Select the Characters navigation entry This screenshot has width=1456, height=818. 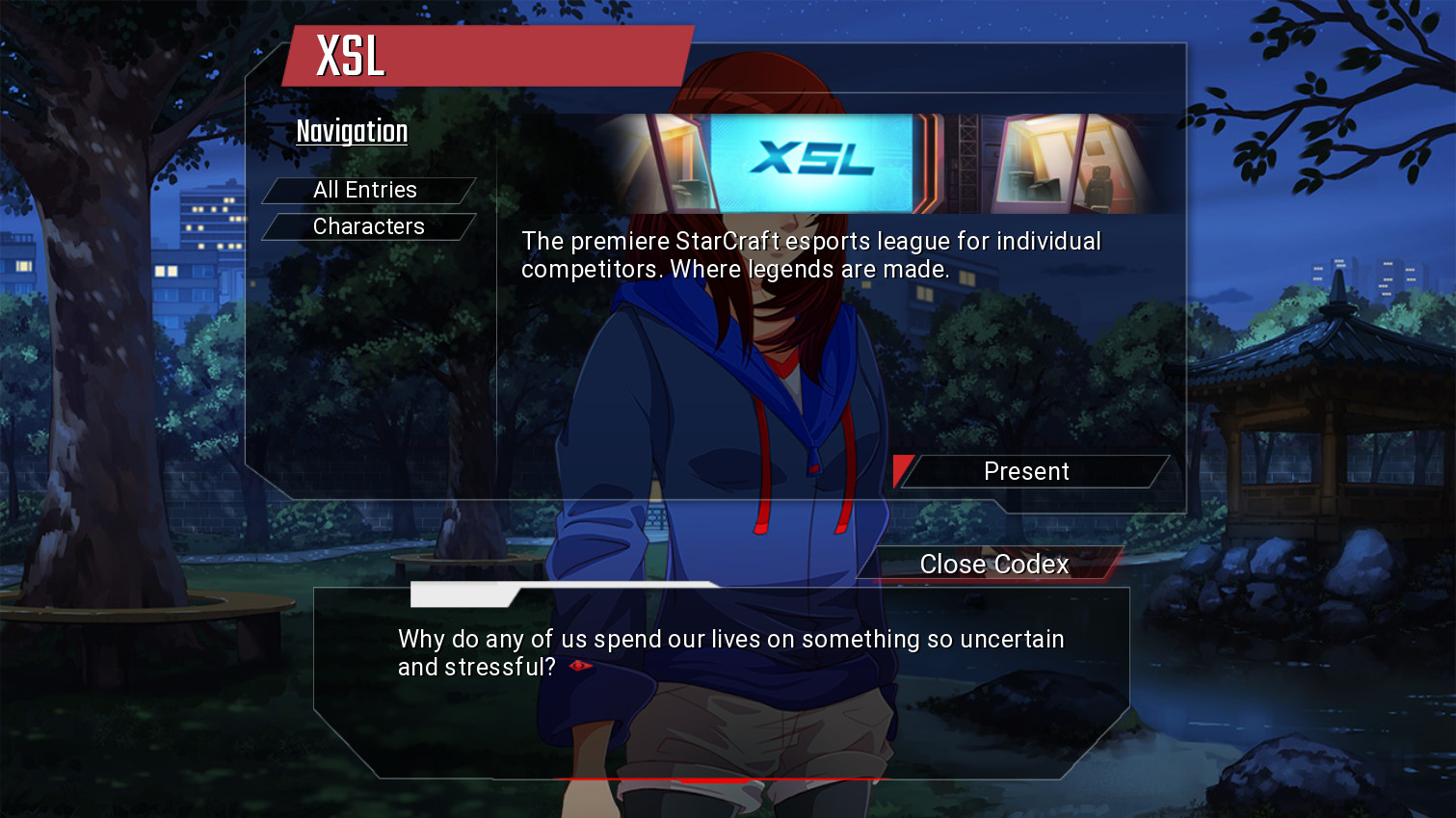(368, 226)
